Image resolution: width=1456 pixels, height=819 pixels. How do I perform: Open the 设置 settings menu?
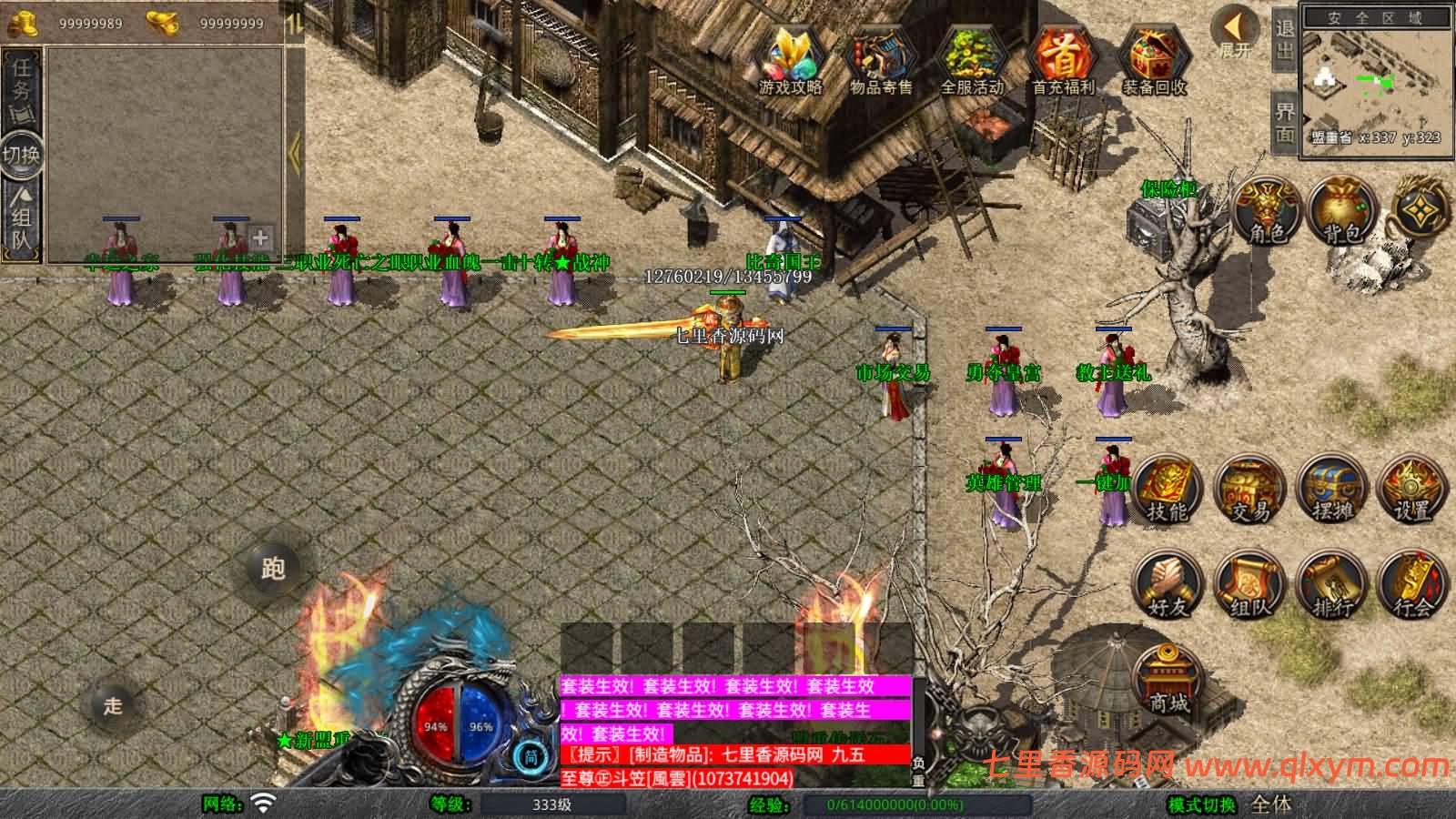pos(1411,491)
